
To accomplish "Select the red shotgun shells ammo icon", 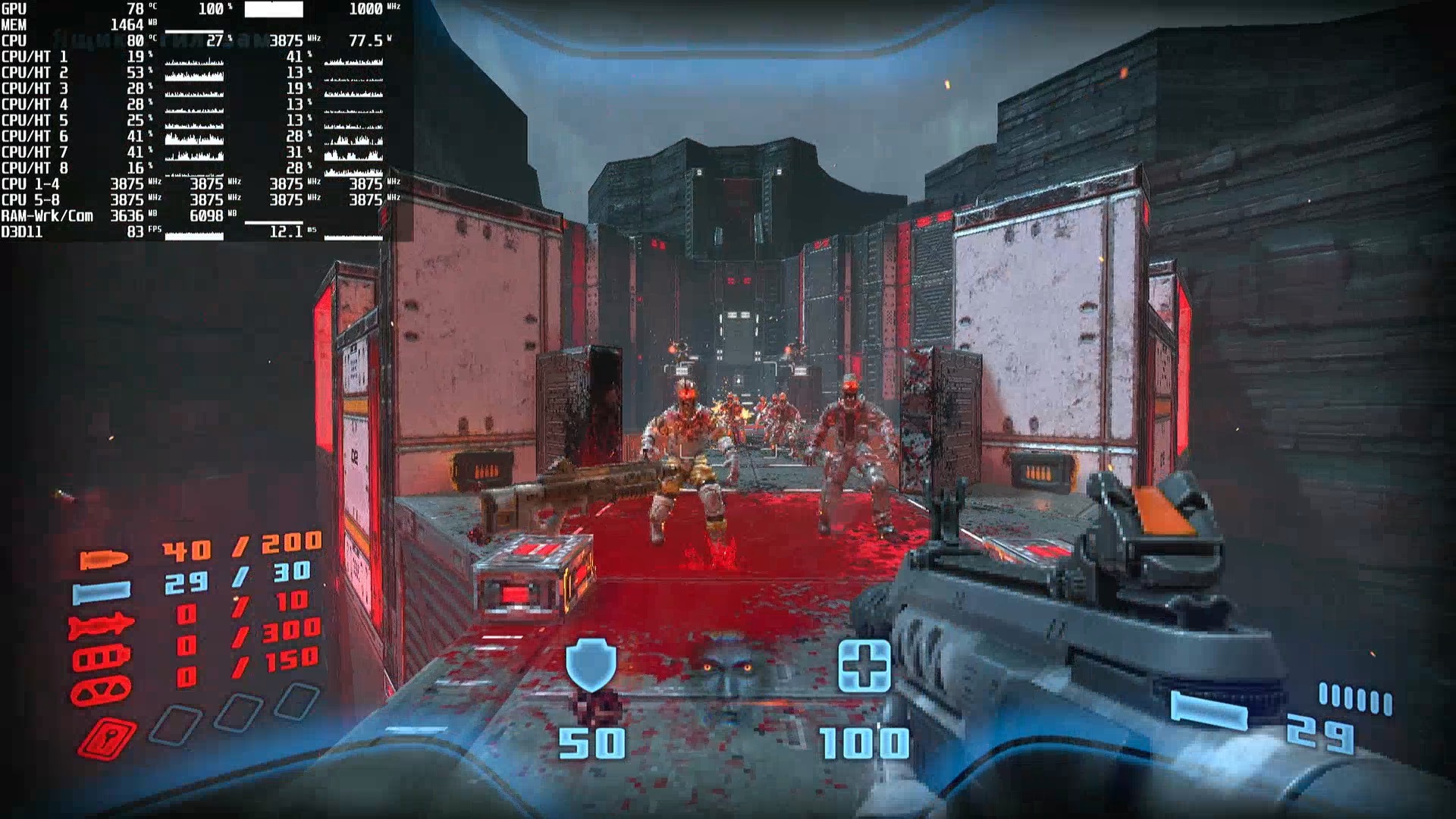I will (x=102, y=658).
